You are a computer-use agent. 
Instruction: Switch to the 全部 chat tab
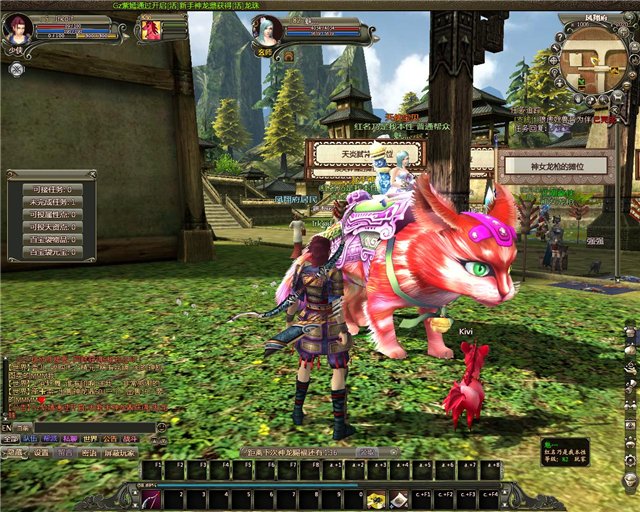[x=10, y=439]
